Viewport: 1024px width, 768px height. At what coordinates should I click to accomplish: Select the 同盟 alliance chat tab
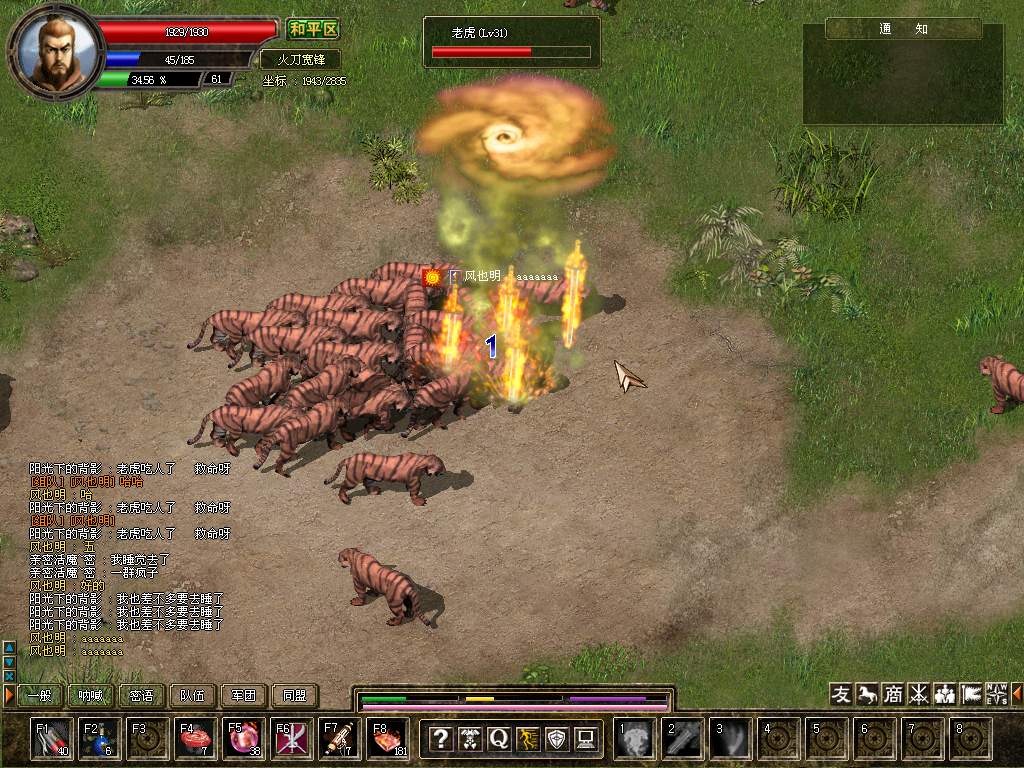pyautogui.click(x=295, y=695)
